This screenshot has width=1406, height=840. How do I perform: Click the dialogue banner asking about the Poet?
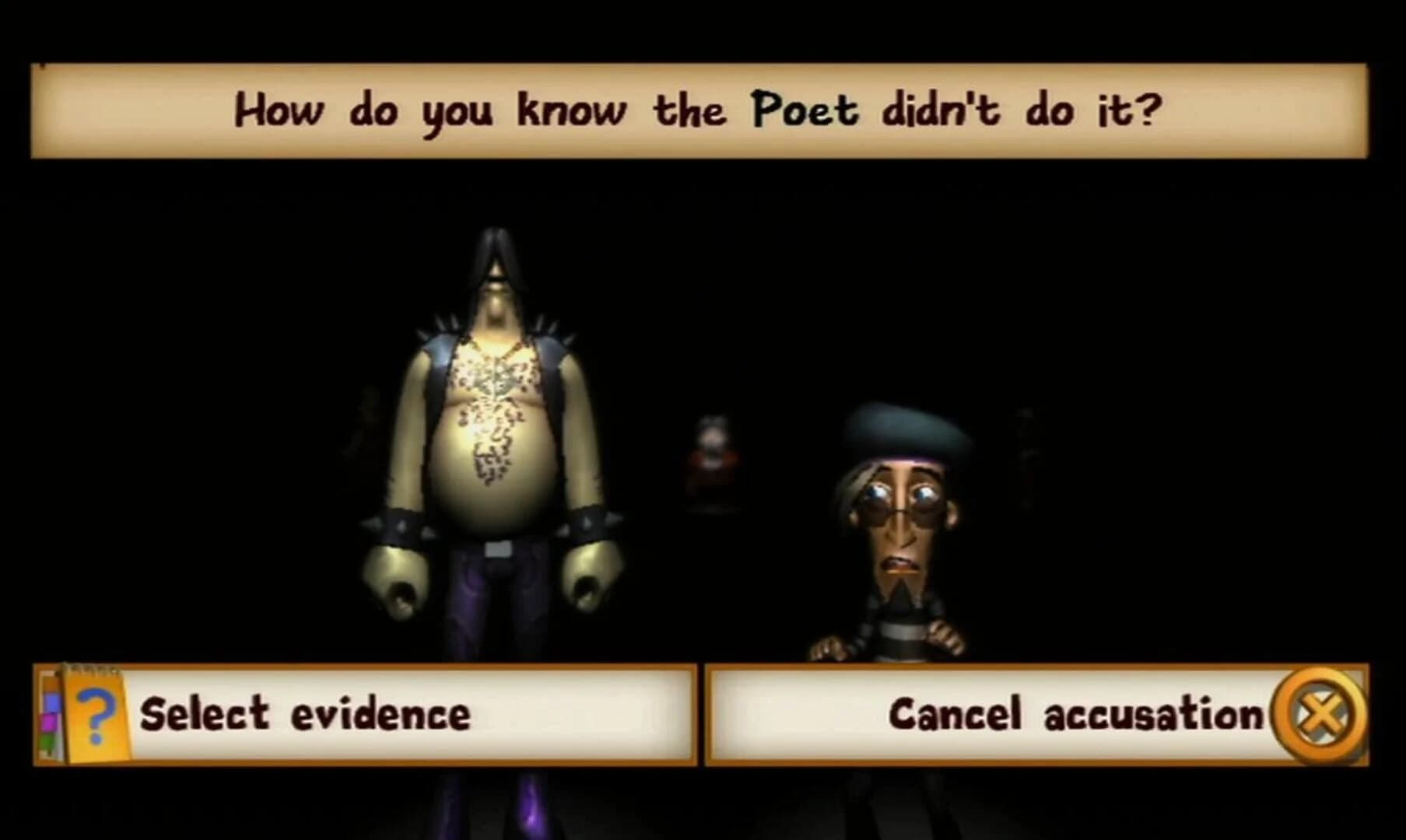point(700,111)
